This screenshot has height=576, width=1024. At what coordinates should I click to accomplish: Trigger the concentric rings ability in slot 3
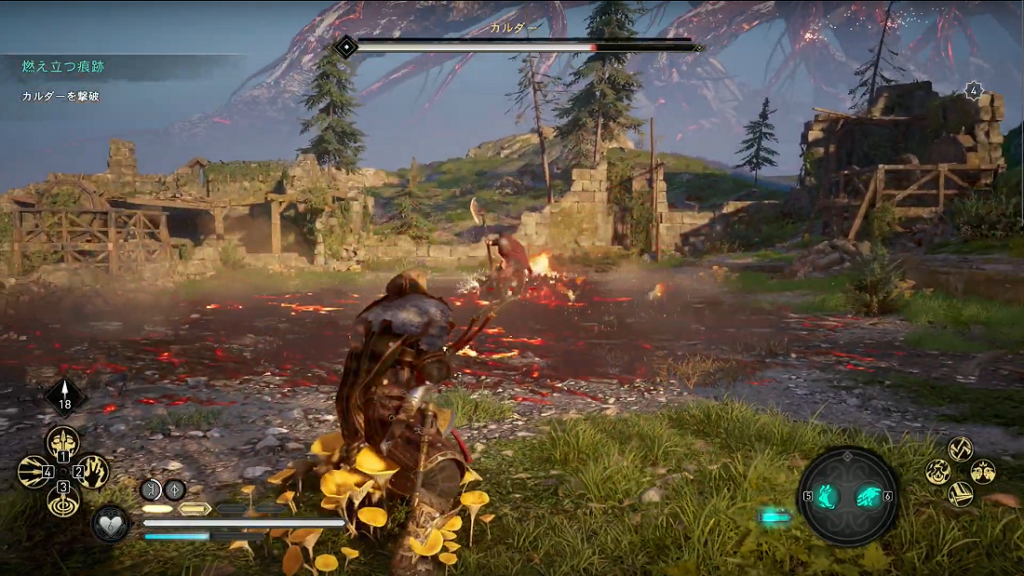point(63,499)
